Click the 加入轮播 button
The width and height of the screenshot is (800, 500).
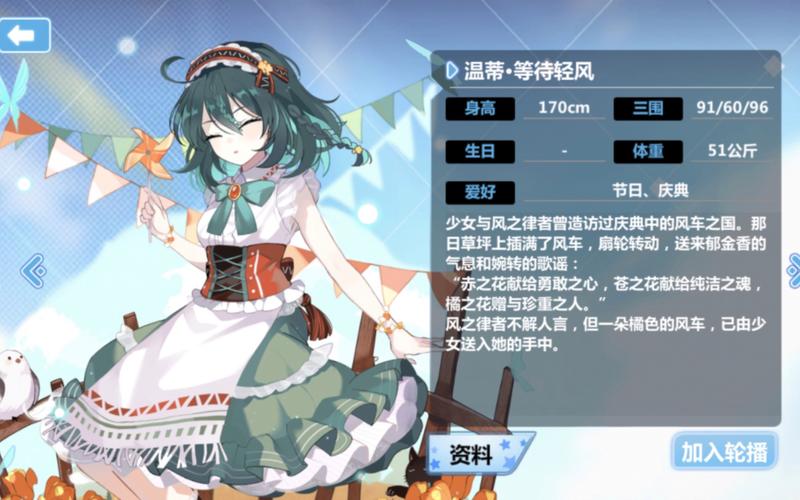[724, 452]
